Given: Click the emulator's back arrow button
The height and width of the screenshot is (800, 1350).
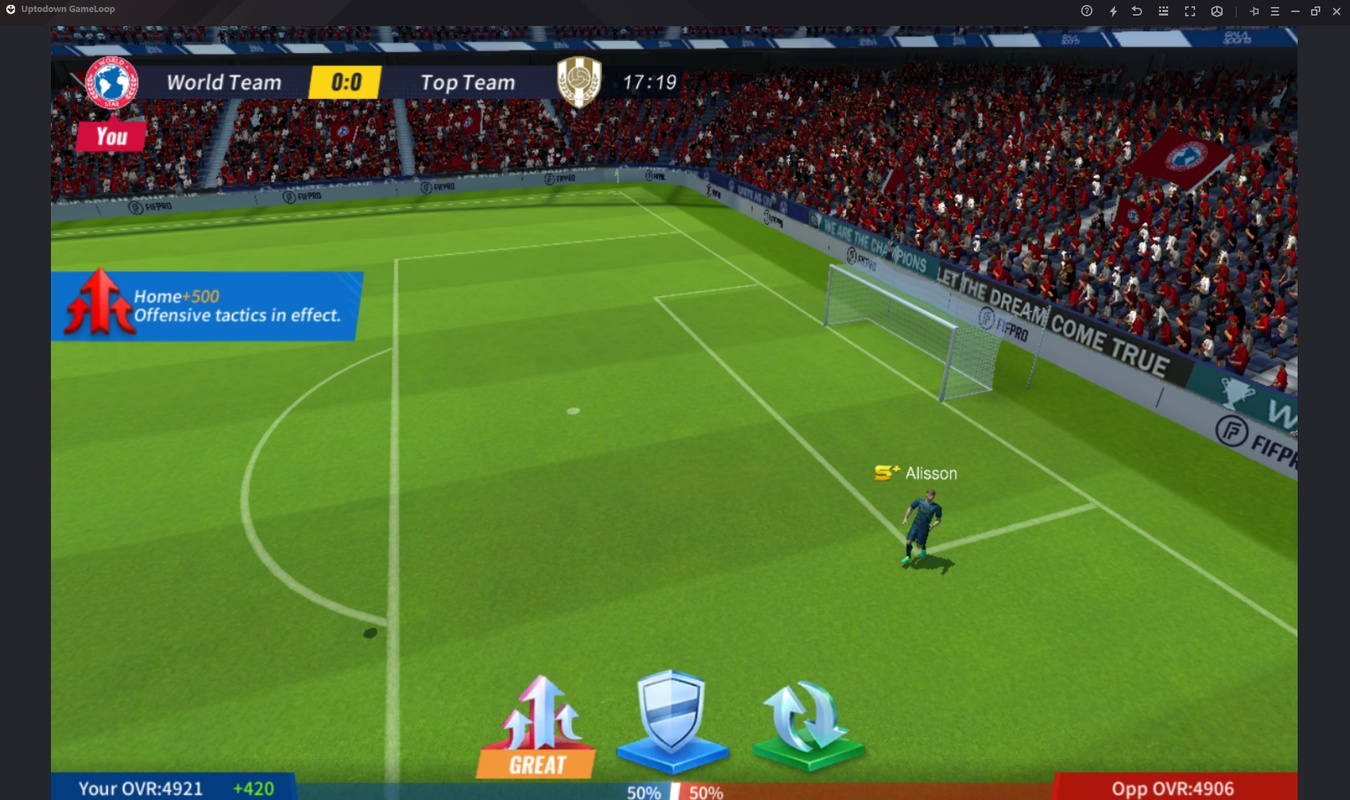Looking at the screenshot, I should point(1137,11).
